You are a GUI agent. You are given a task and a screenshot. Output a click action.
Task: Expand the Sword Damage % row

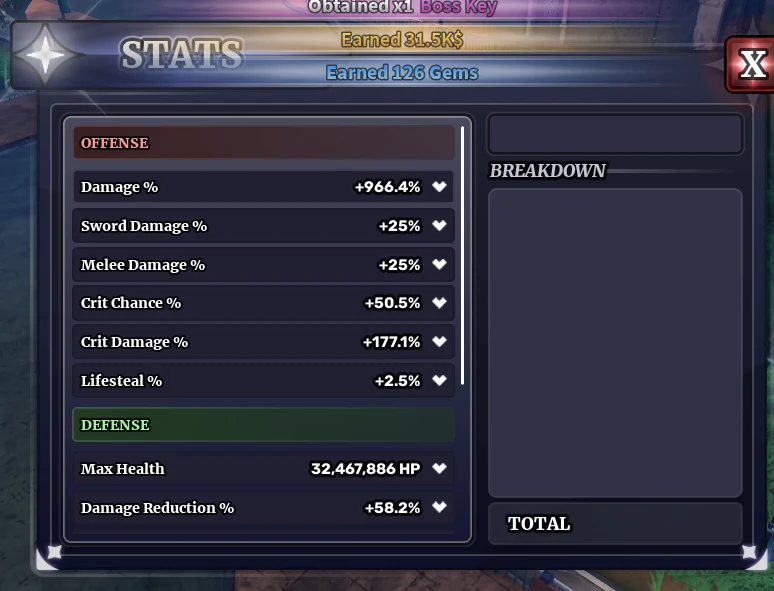(x=439, y=226)
